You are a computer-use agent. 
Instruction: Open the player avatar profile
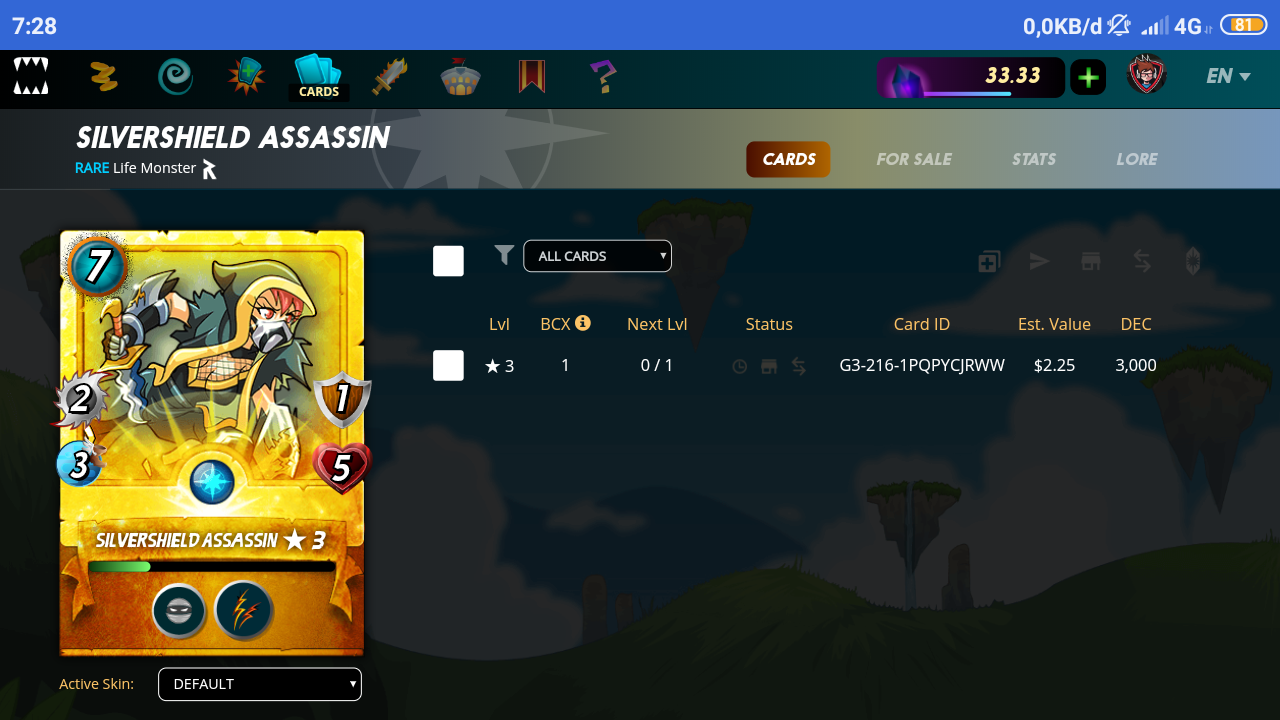1146,76
